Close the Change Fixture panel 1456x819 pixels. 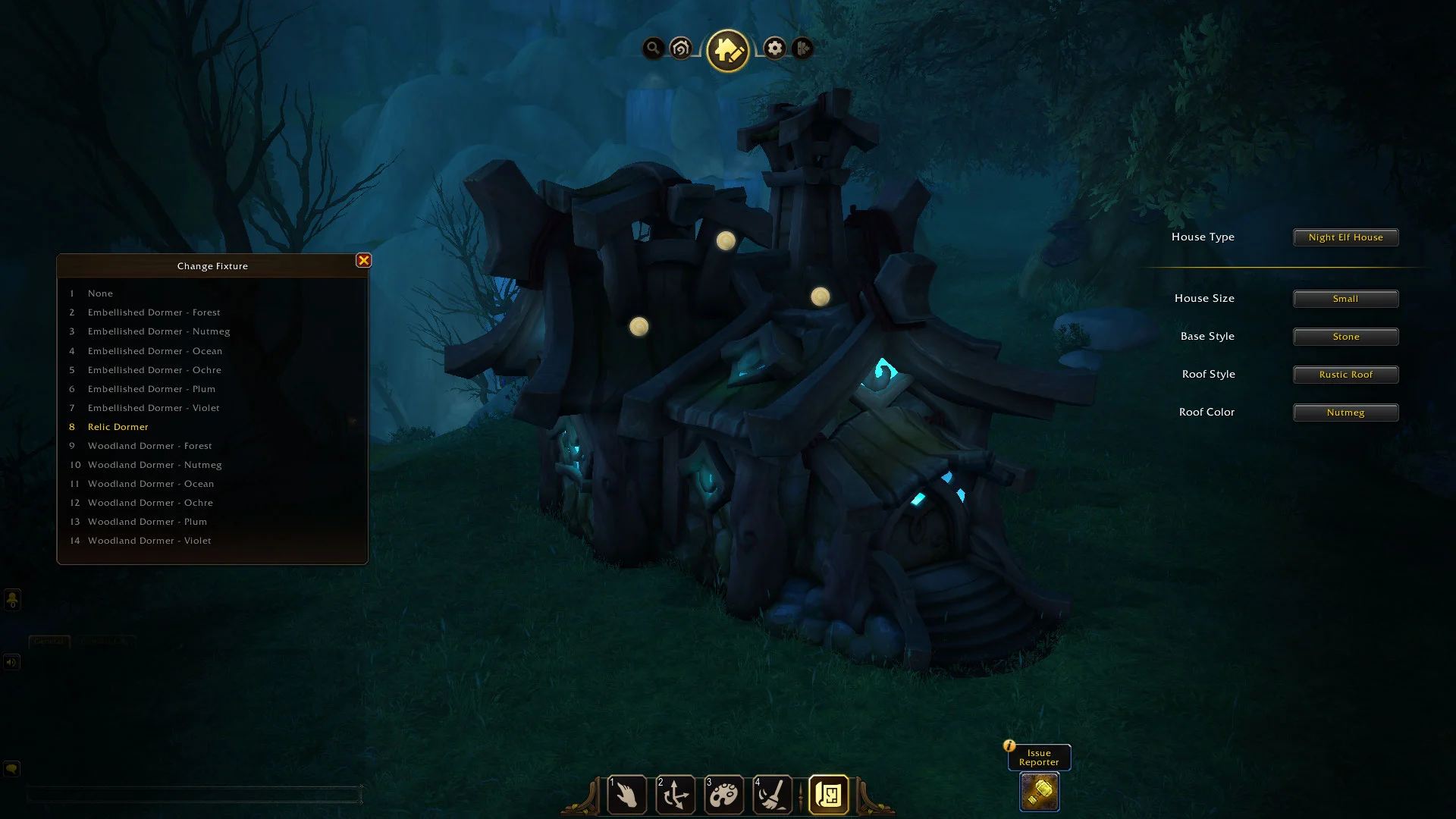[364, 260]
